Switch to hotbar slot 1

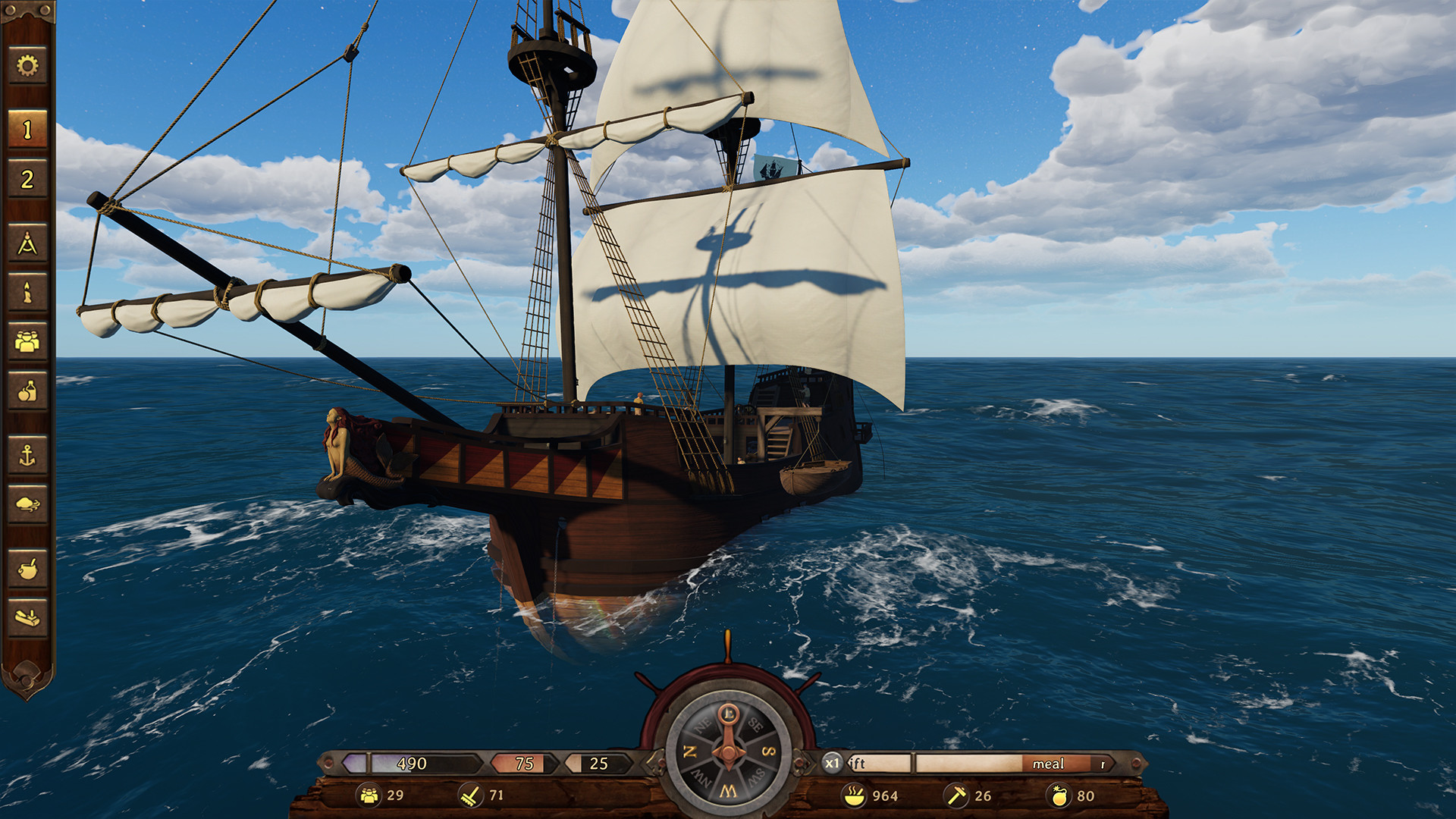click(27, 129)
